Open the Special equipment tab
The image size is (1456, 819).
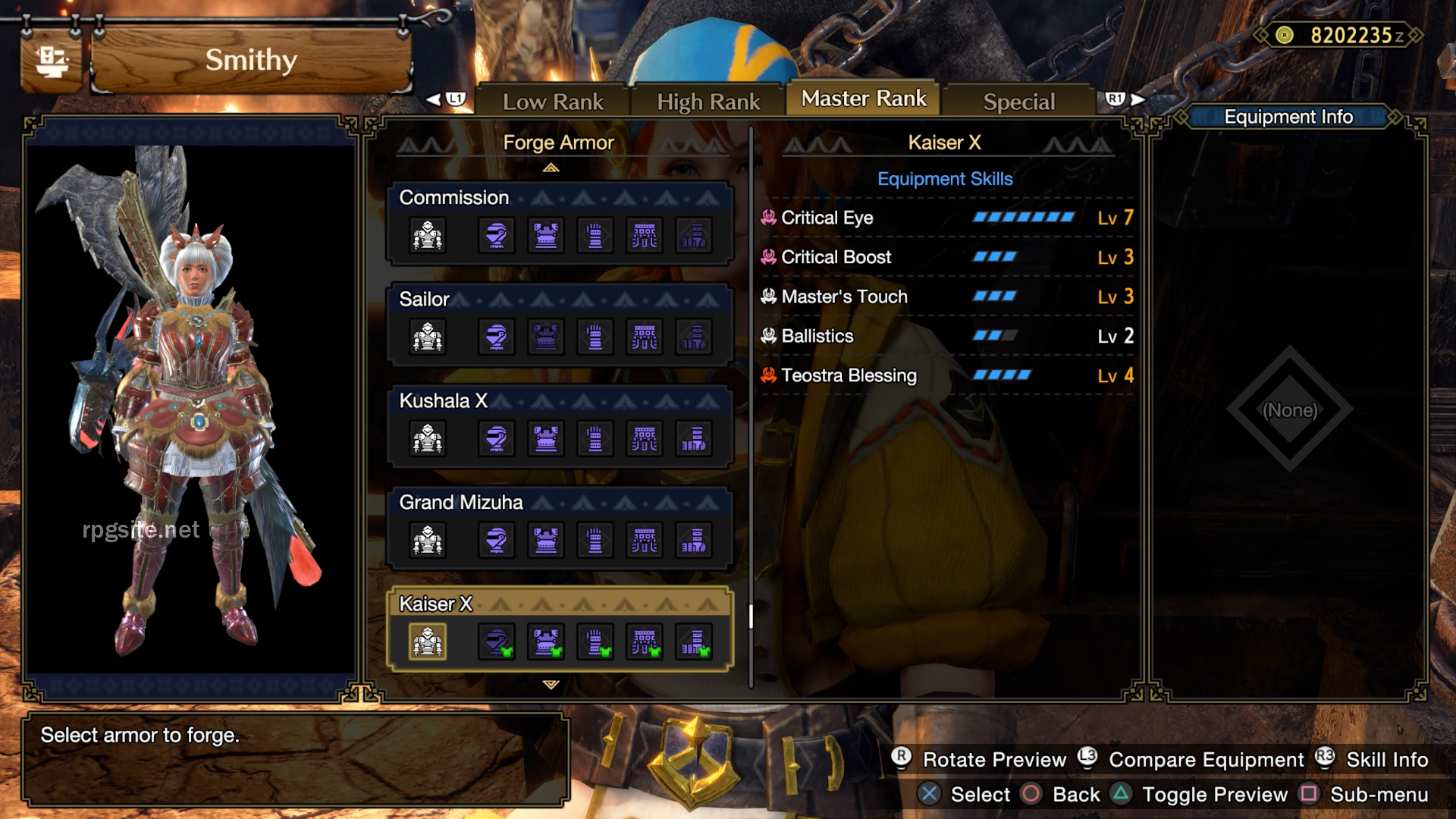point(1018,101)
